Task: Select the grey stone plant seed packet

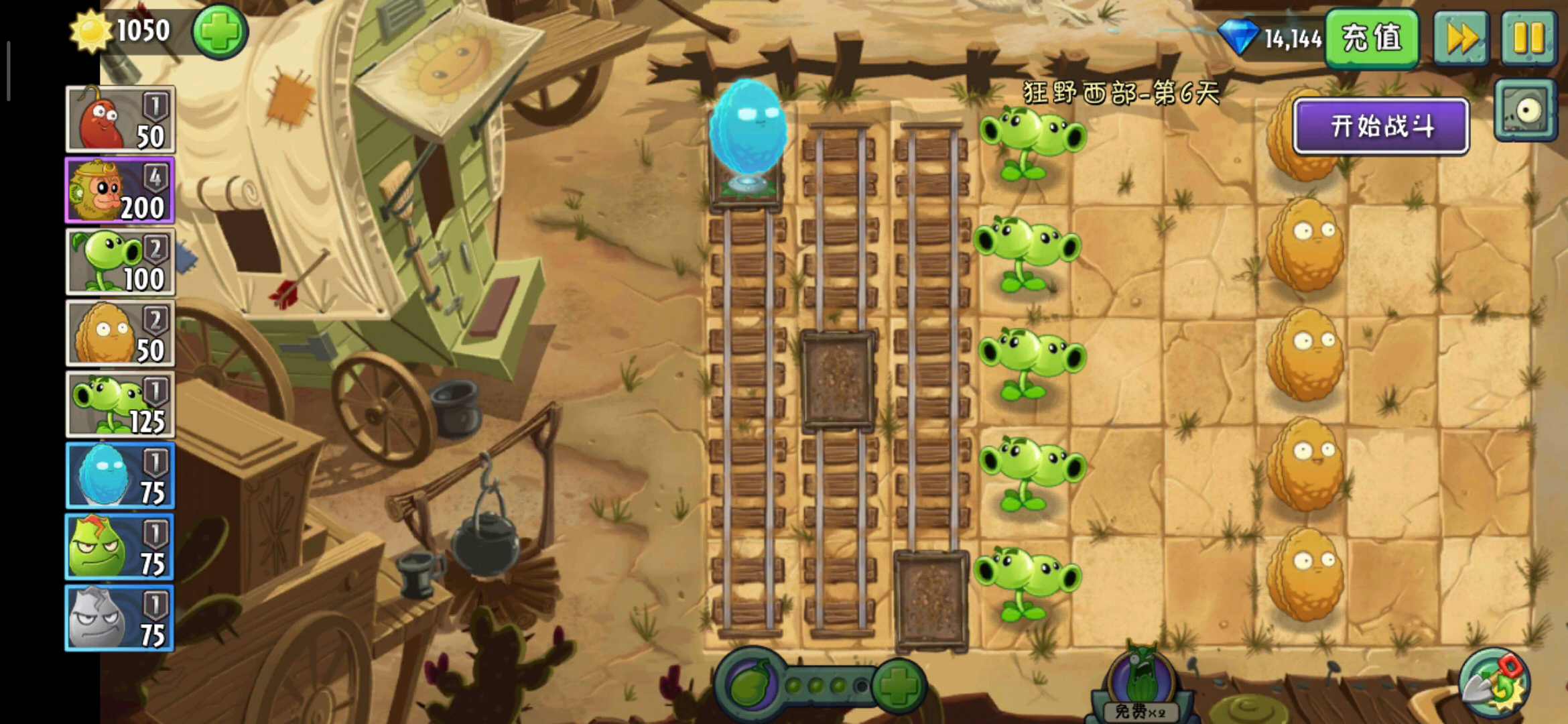Action: point(120,618)
